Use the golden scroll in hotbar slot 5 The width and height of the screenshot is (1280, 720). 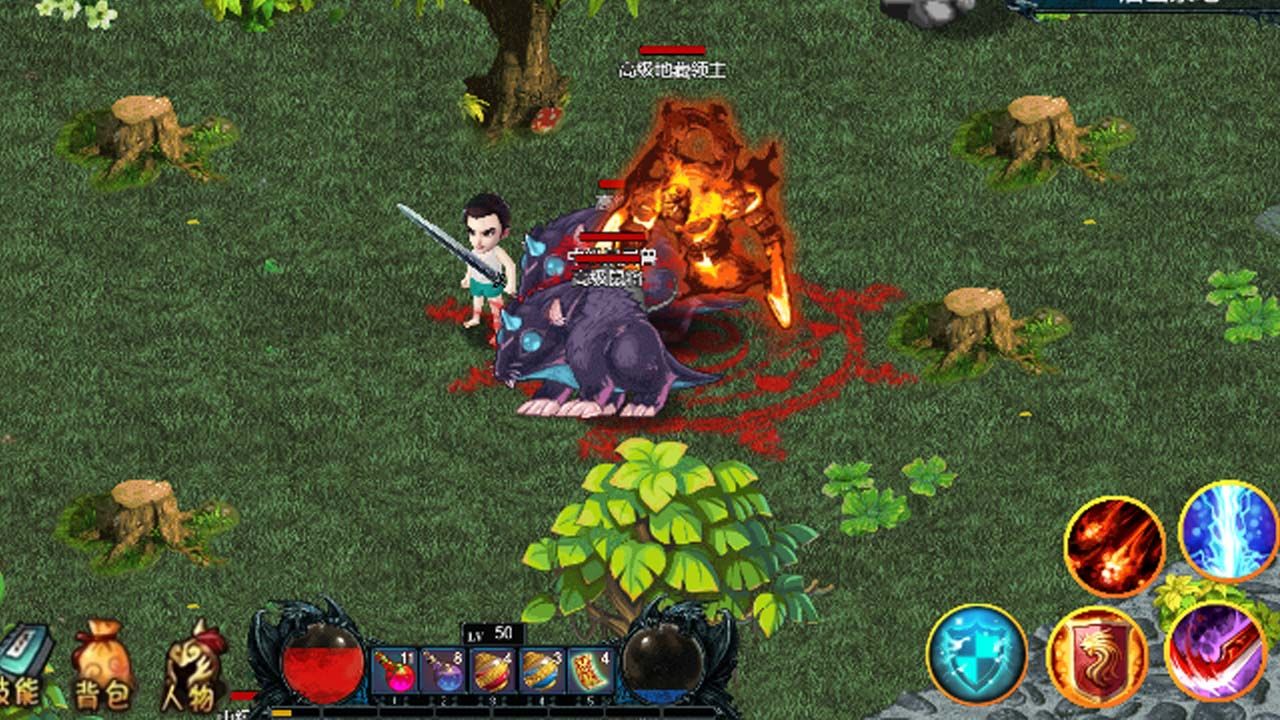[590, 671]
